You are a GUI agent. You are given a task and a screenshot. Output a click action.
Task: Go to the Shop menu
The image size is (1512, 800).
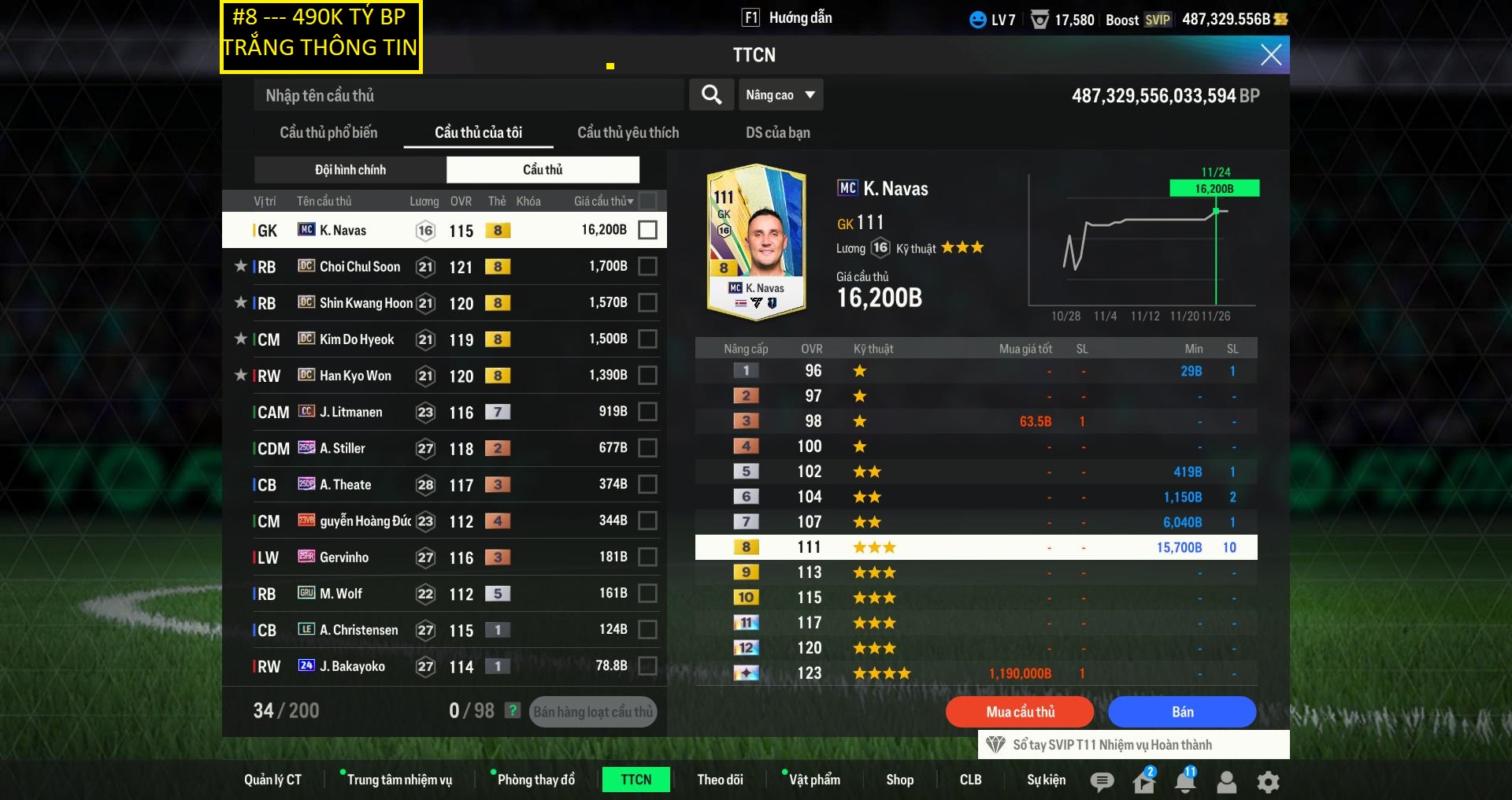click(x=899, y=780)
